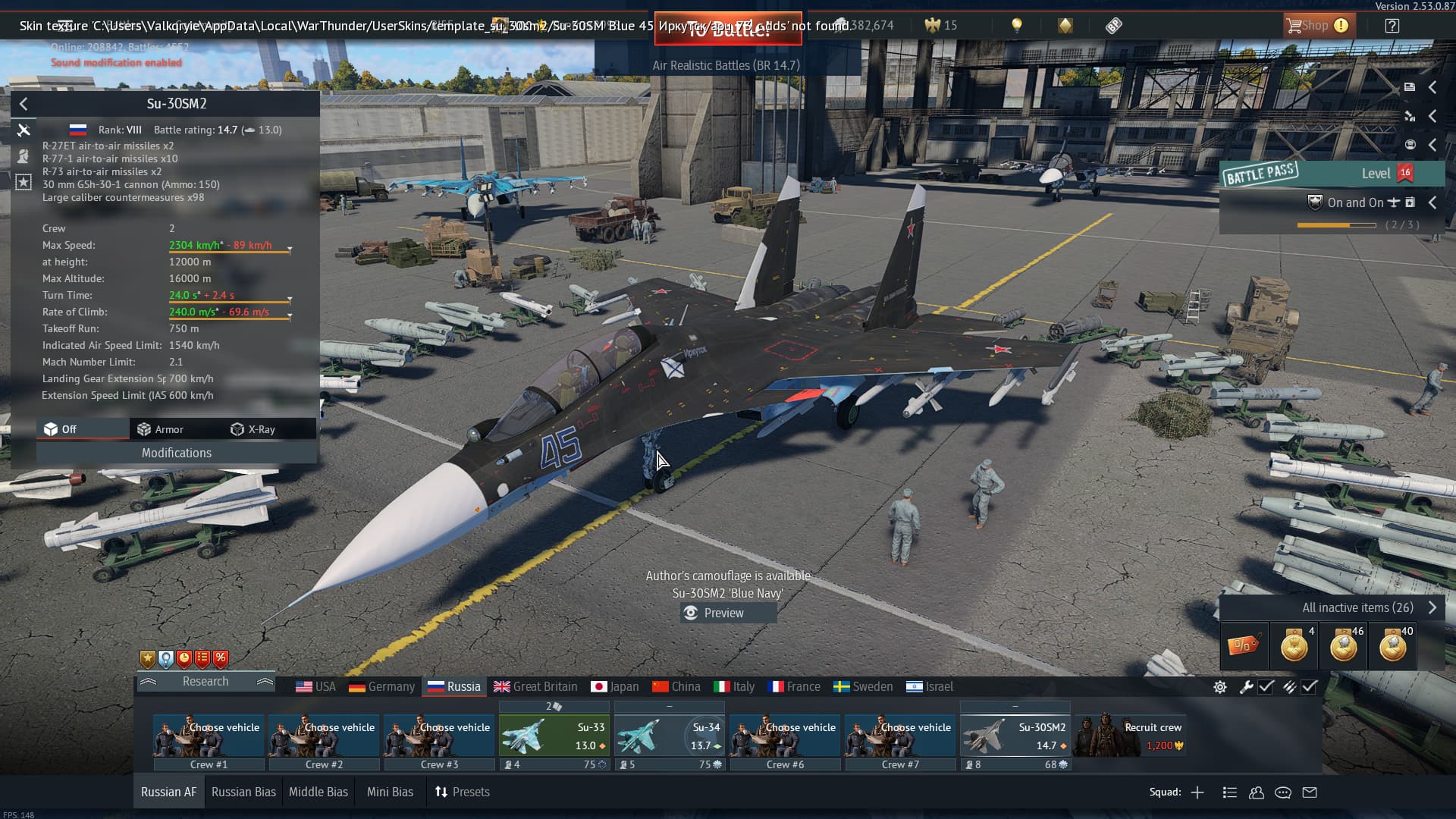Open the Shop from the top bar

[1315, 26]
